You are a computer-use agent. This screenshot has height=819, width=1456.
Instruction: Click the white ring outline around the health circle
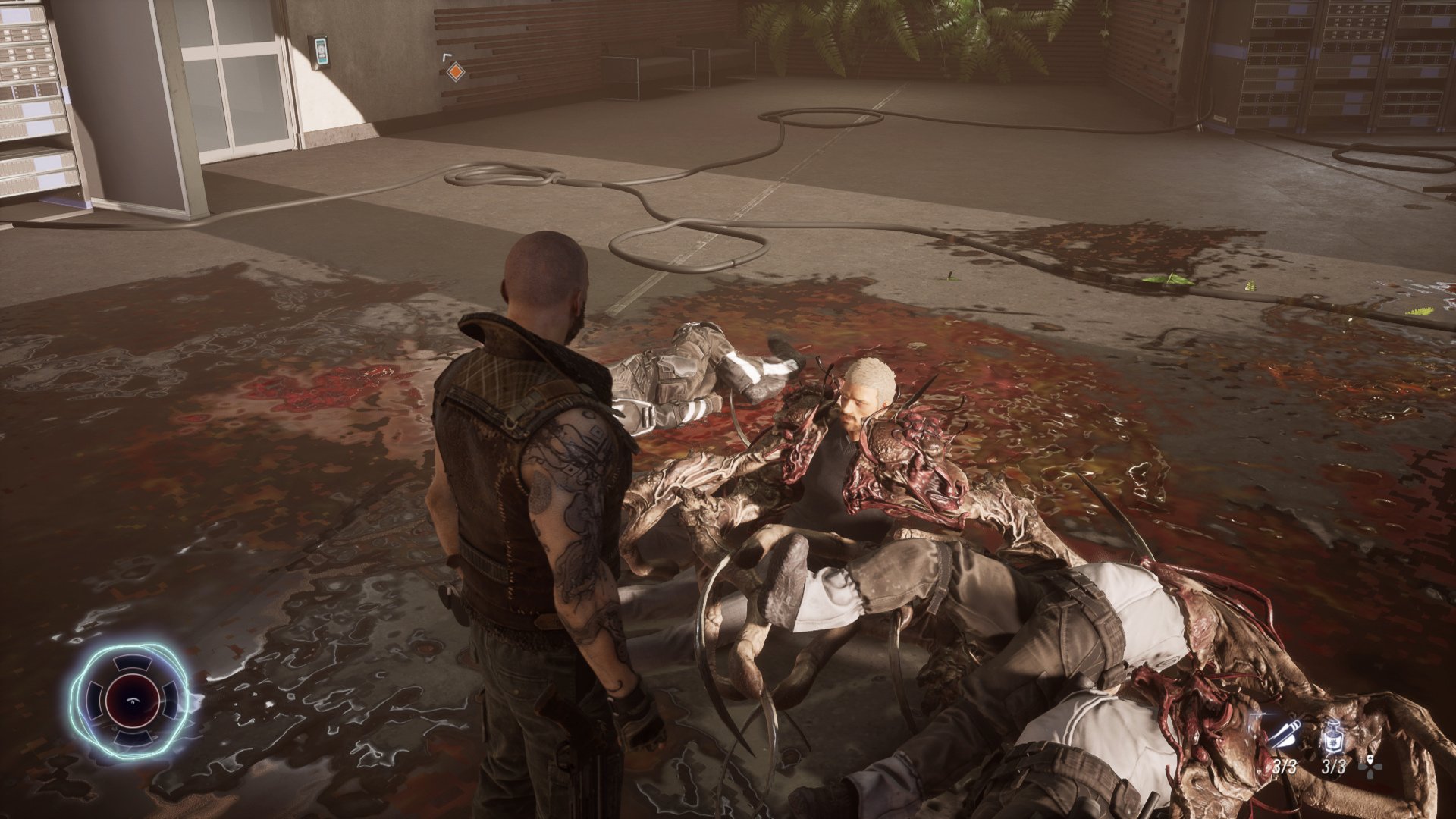tap(132, 675)
